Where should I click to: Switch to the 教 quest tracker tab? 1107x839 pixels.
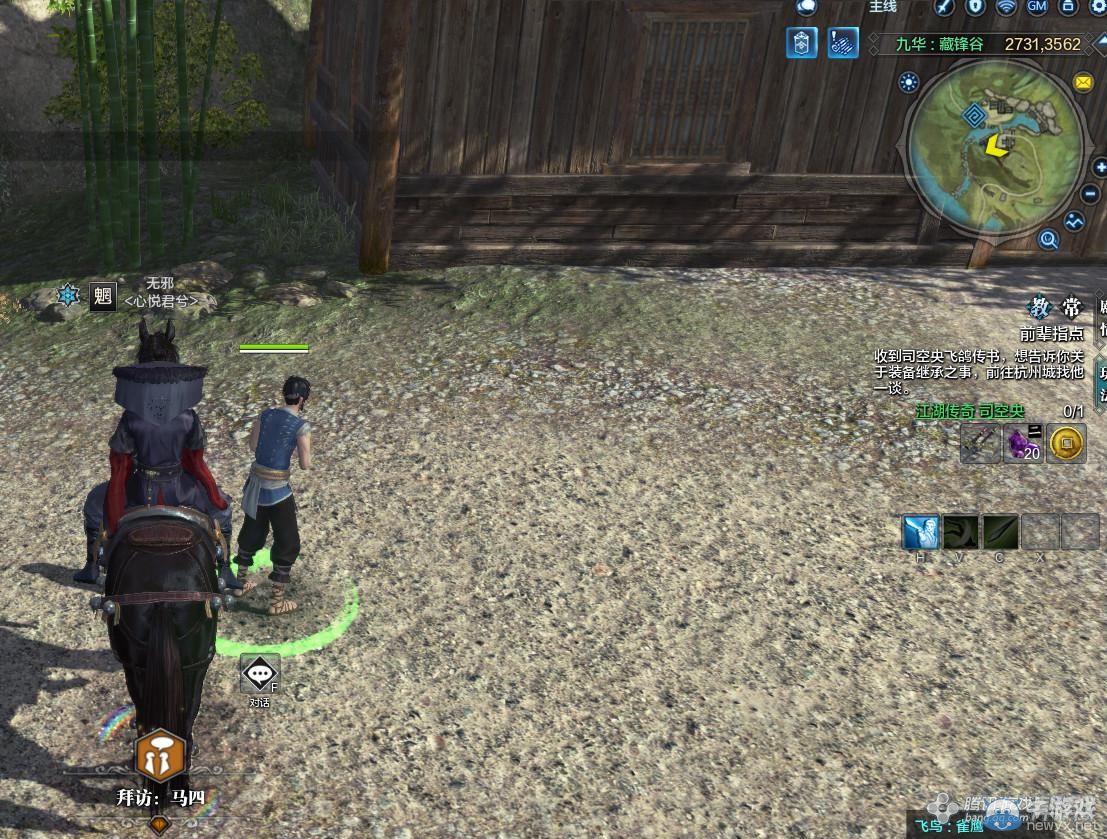(x=1041, y=307)
